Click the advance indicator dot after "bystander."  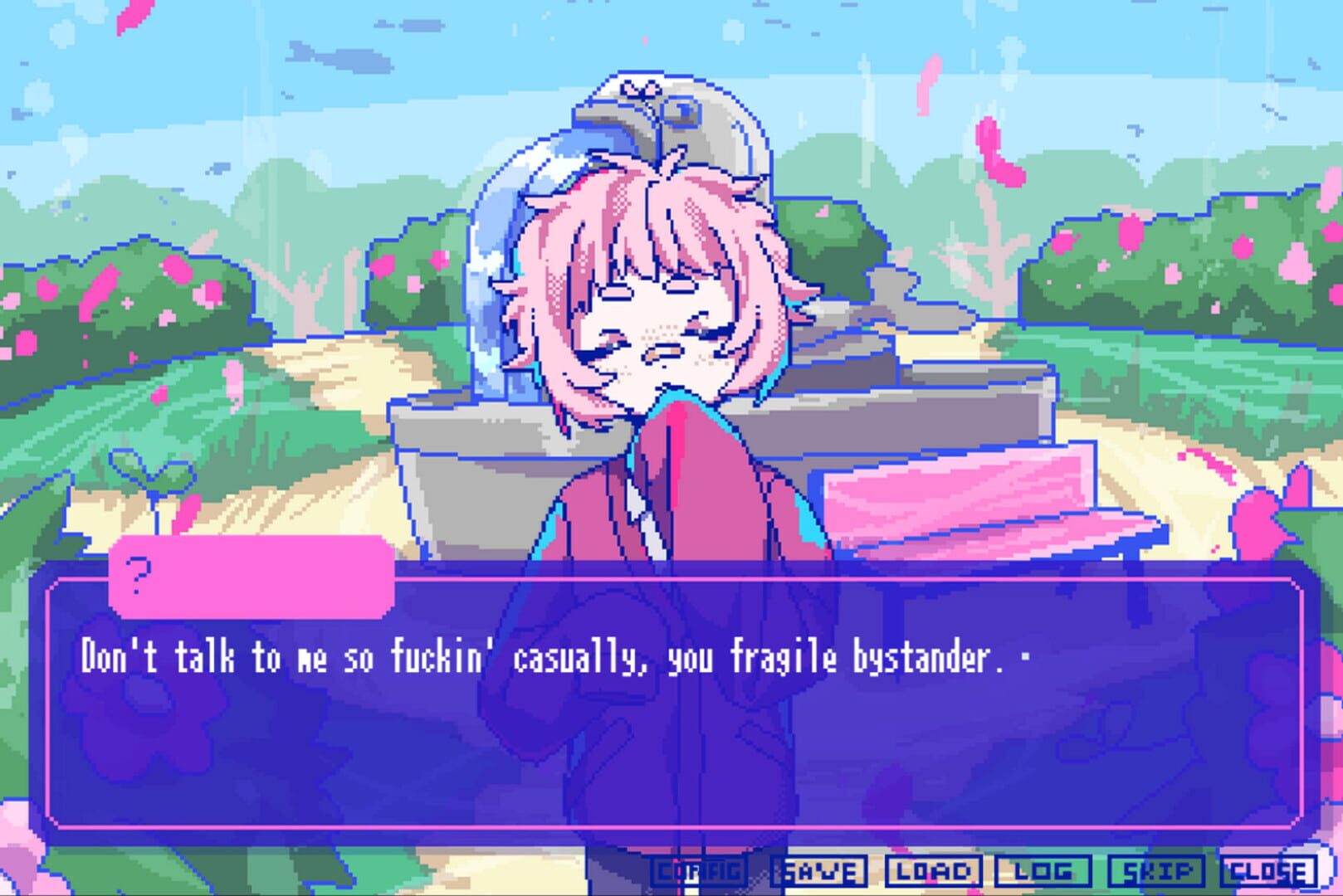[1027, 658]
